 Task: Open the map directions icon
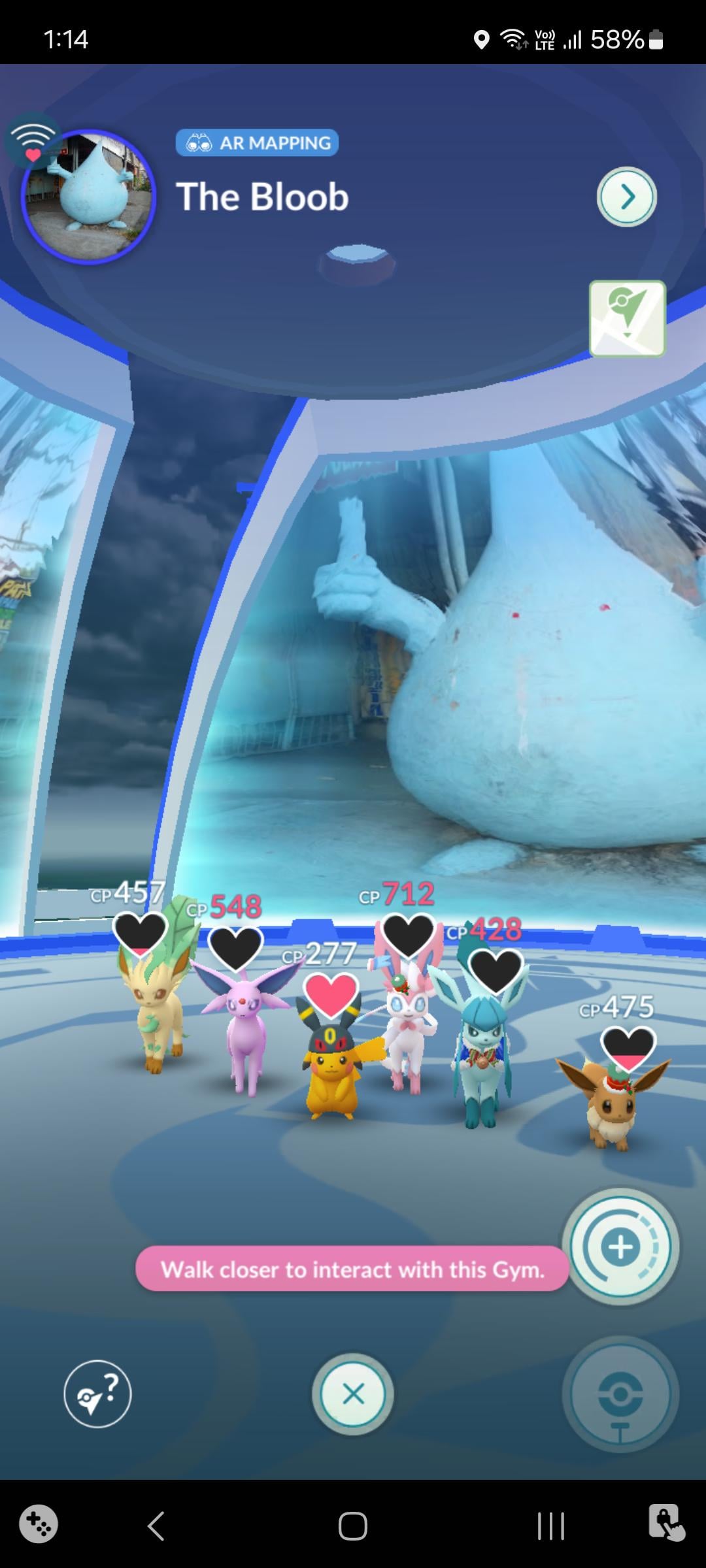[x=627, y=319]
